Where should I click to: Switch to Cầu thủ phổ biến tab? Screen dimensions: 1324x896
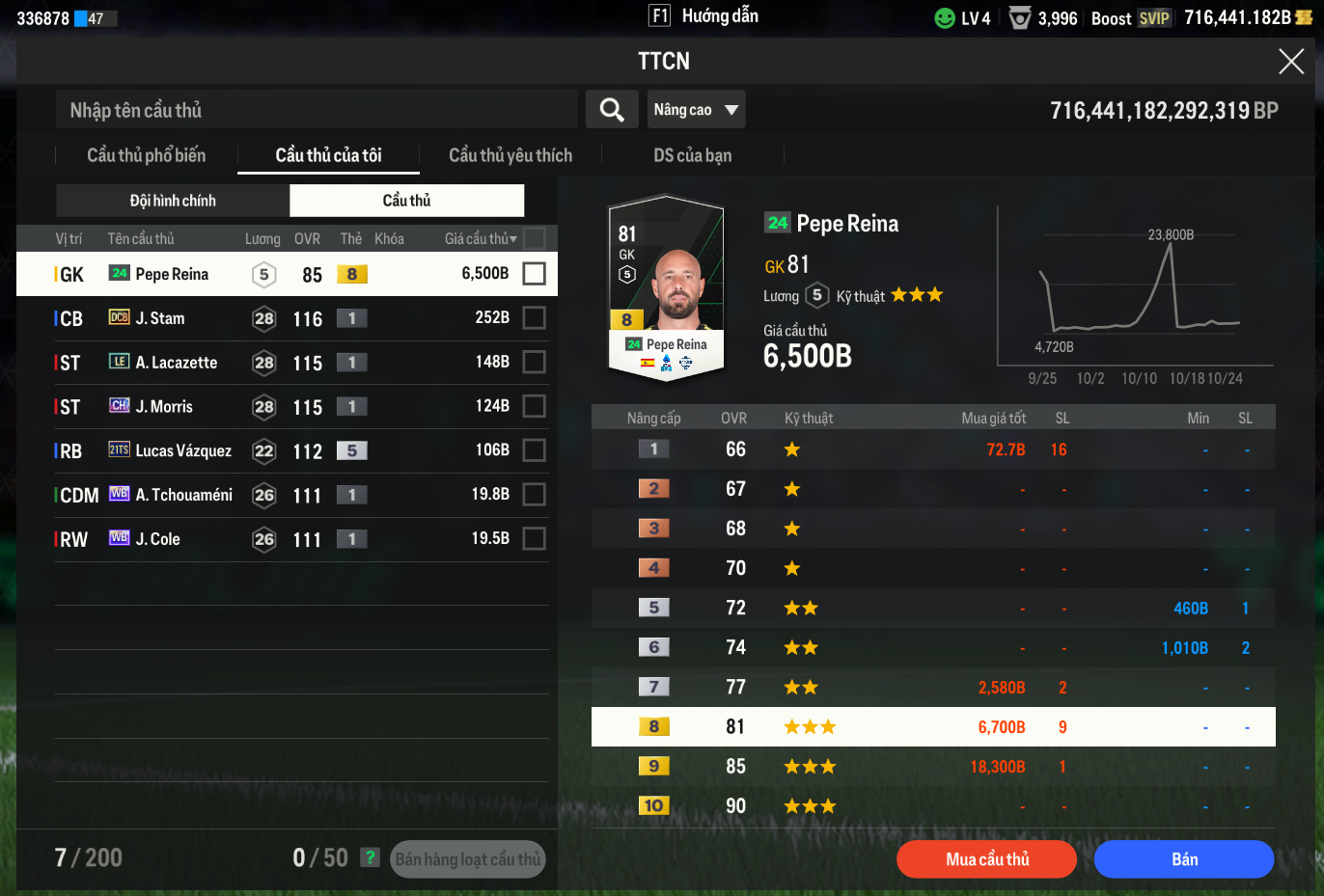coord(146,155)
